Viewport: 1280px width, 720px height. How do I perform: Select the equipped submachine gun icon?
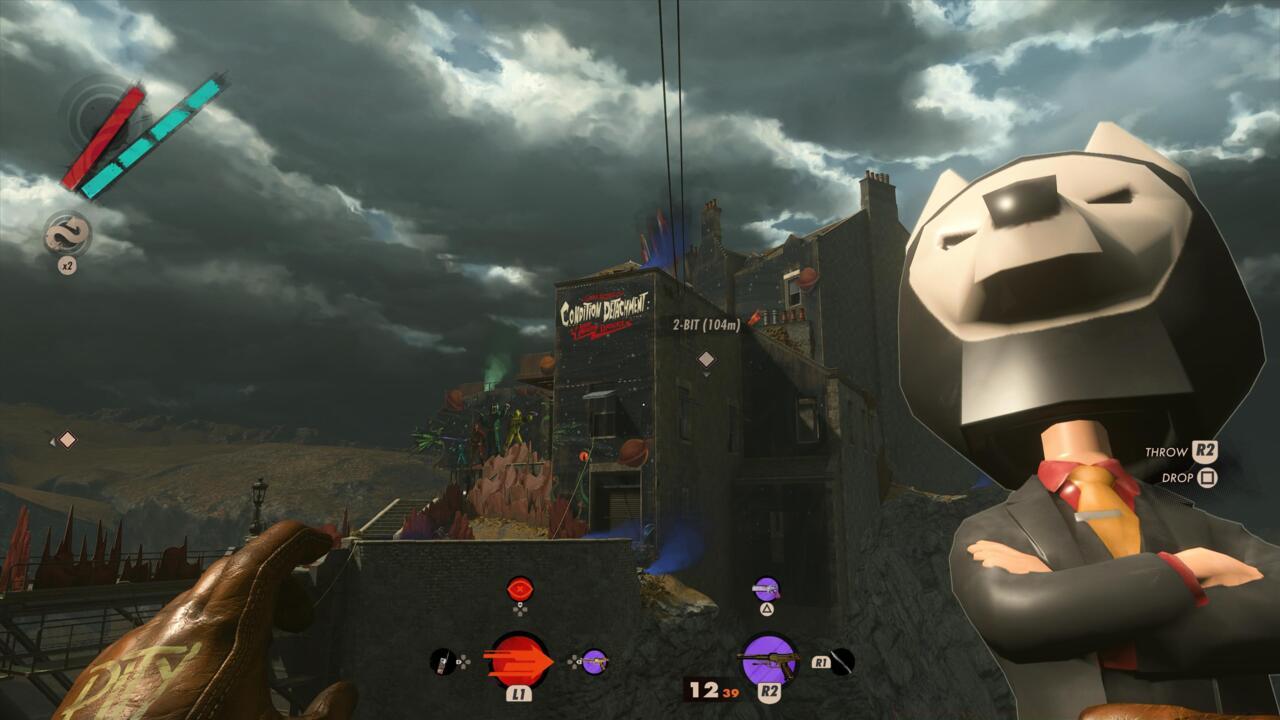point(769,660)
